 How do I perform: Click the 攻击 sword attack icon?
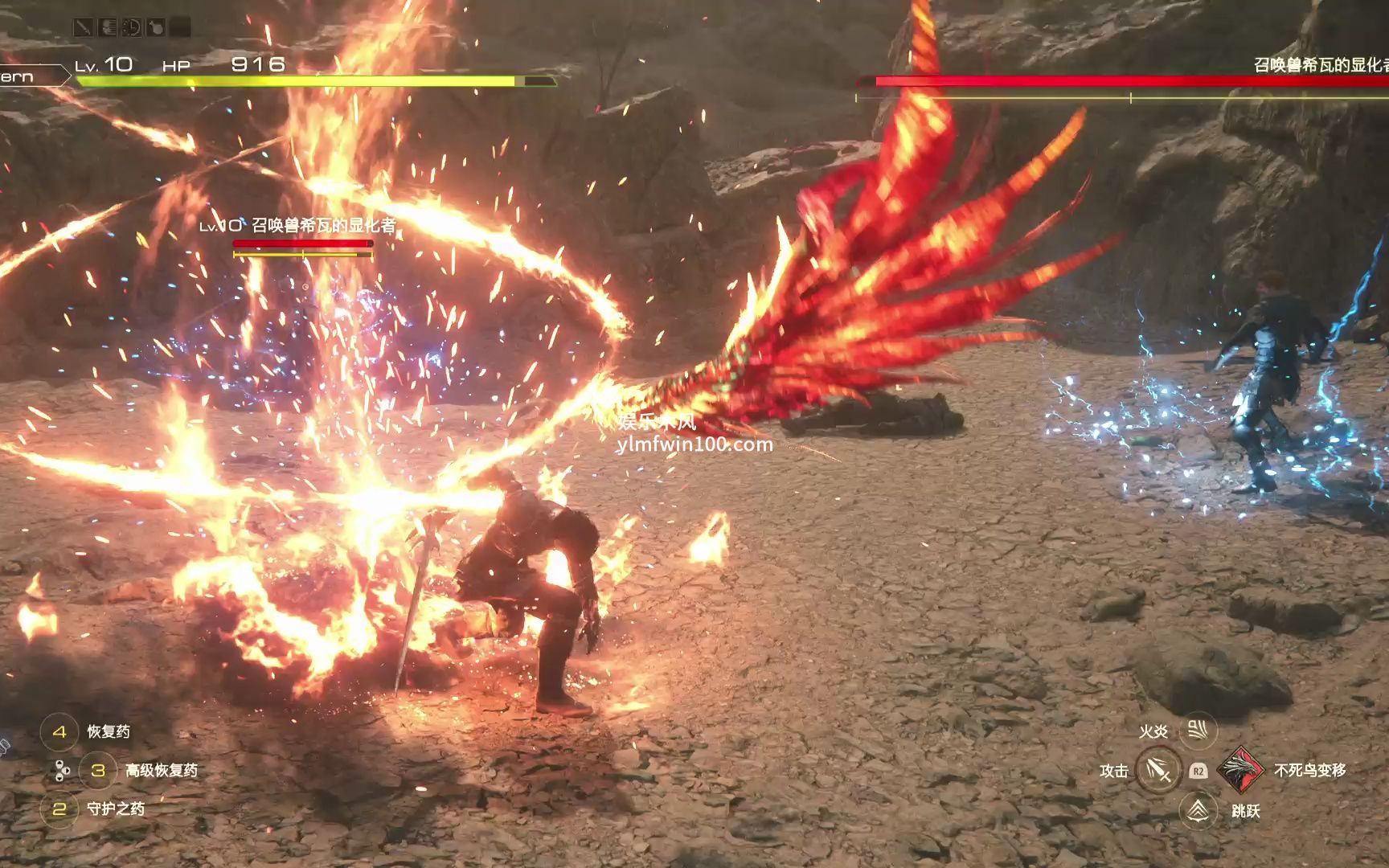(x=1158, y=770)
